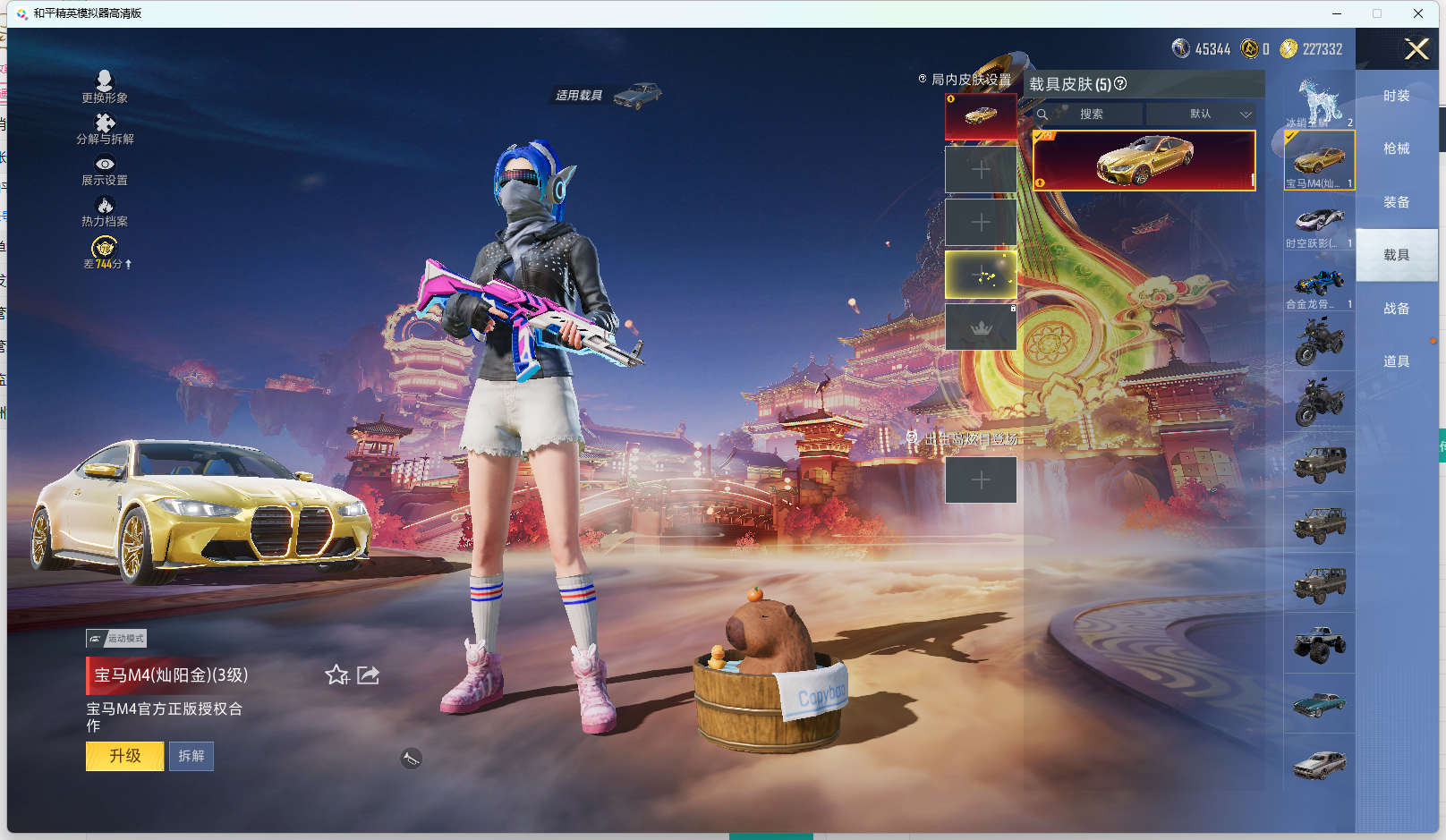Switch to the 战备 tab
This screenshot has width=1446, height=840.
pos(1399,308)
